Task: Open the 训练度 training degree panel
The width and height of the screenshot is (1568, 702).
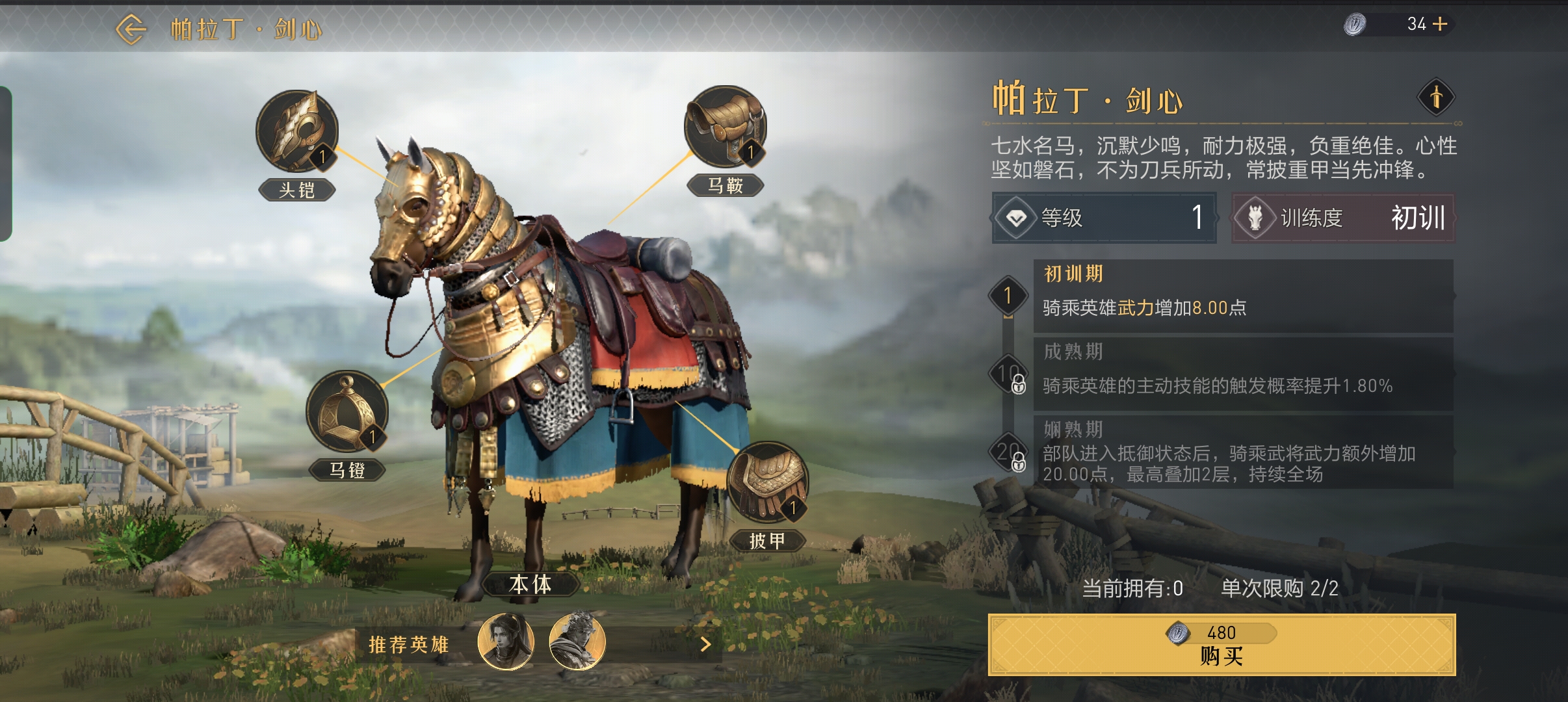Action: click(1342, 218)
